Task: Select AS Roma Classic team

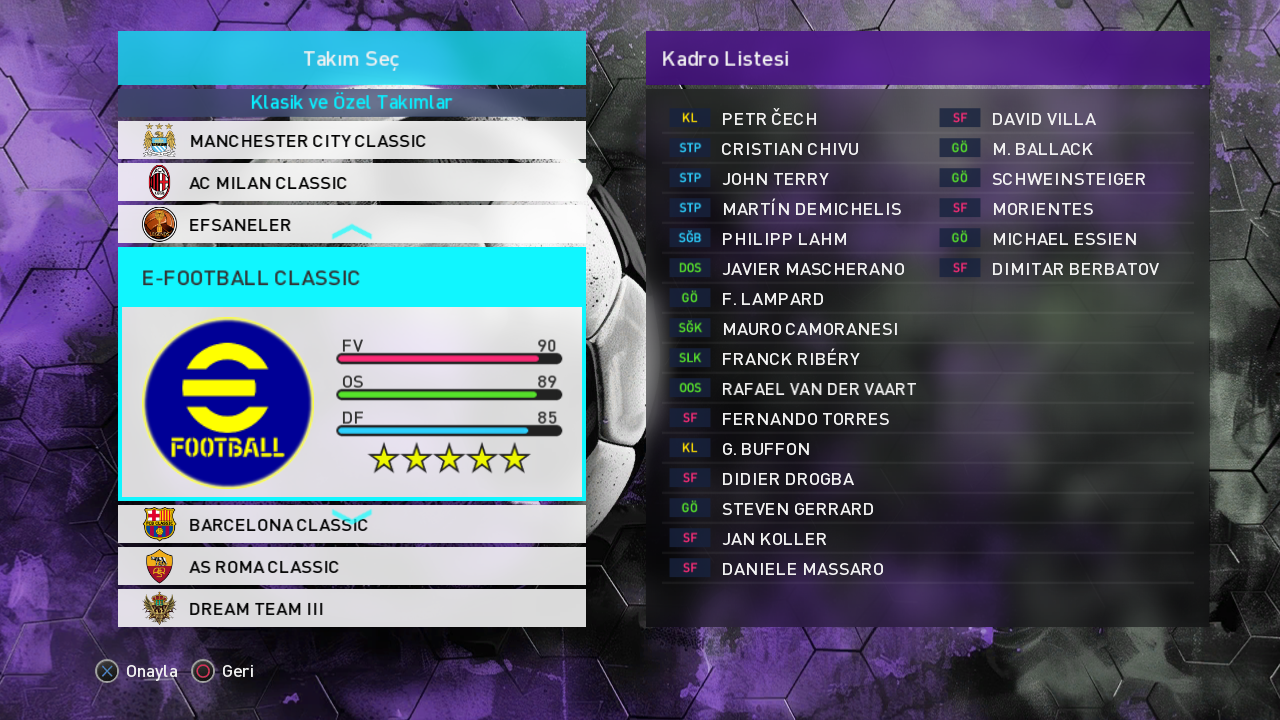Action: pyautogui.click(x=351, y=567)
